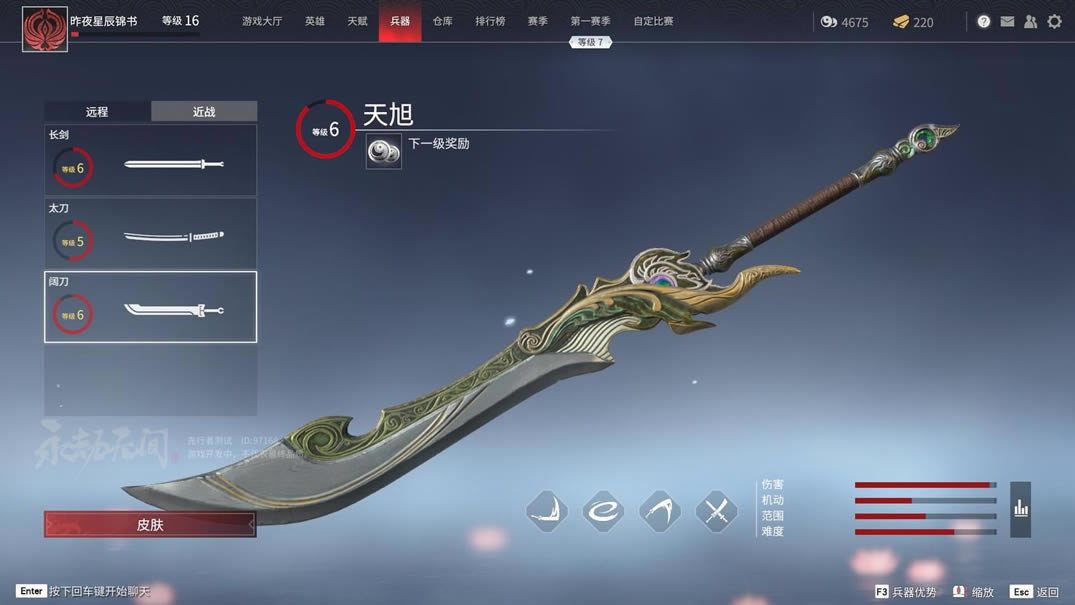This screenshot has width=1075, height=605.
Task: Switch to the 英雄 heroes tab
Action: pyautogui.click(x=315, y=21)
